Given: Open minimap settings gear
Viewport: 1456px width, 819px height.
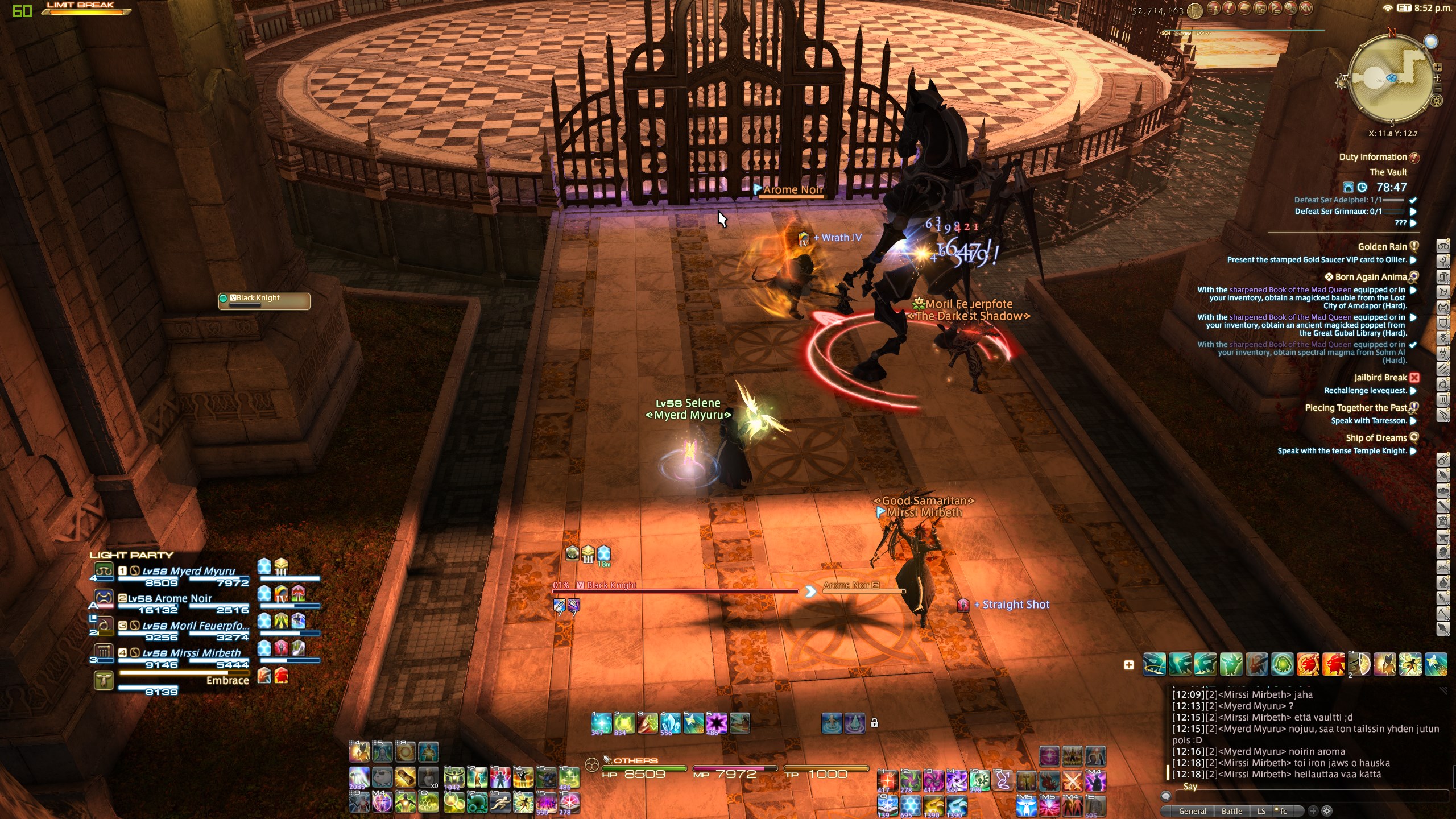Looking at the screenshot, I should click(1437, 101).
